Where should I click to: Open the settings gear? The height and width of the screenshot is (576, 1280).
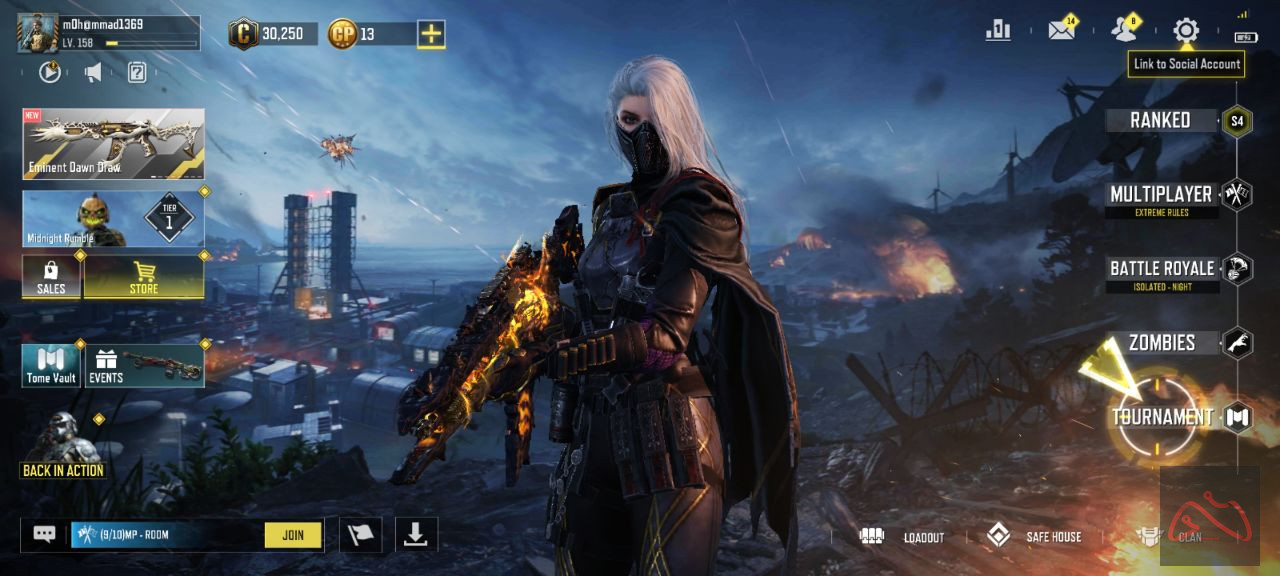[x=1186, y=30]
